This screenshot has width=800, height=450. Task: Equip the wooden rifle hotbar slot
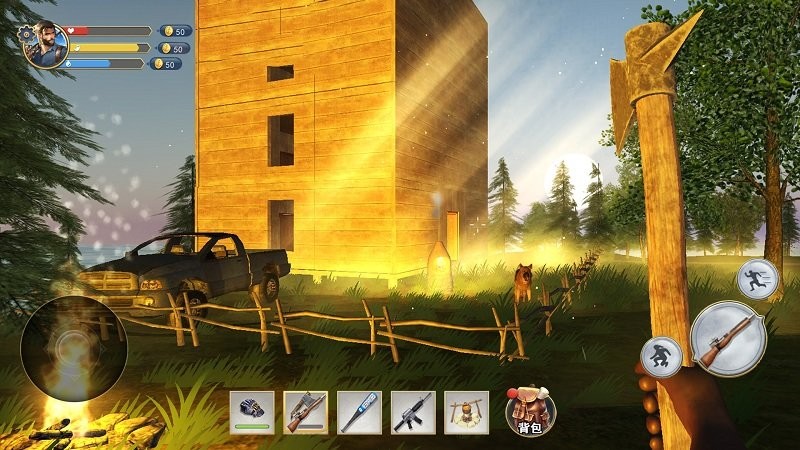305,411
